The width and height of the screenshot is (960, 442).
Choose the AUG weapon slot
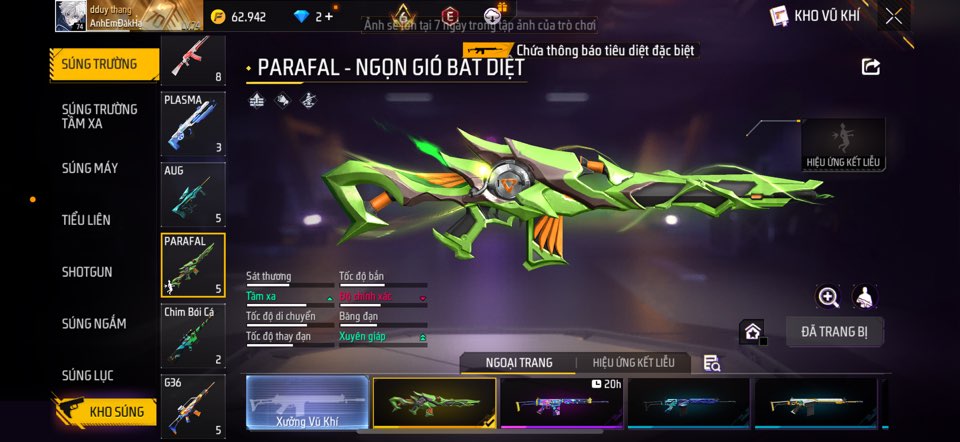click(x=193, y=195)
